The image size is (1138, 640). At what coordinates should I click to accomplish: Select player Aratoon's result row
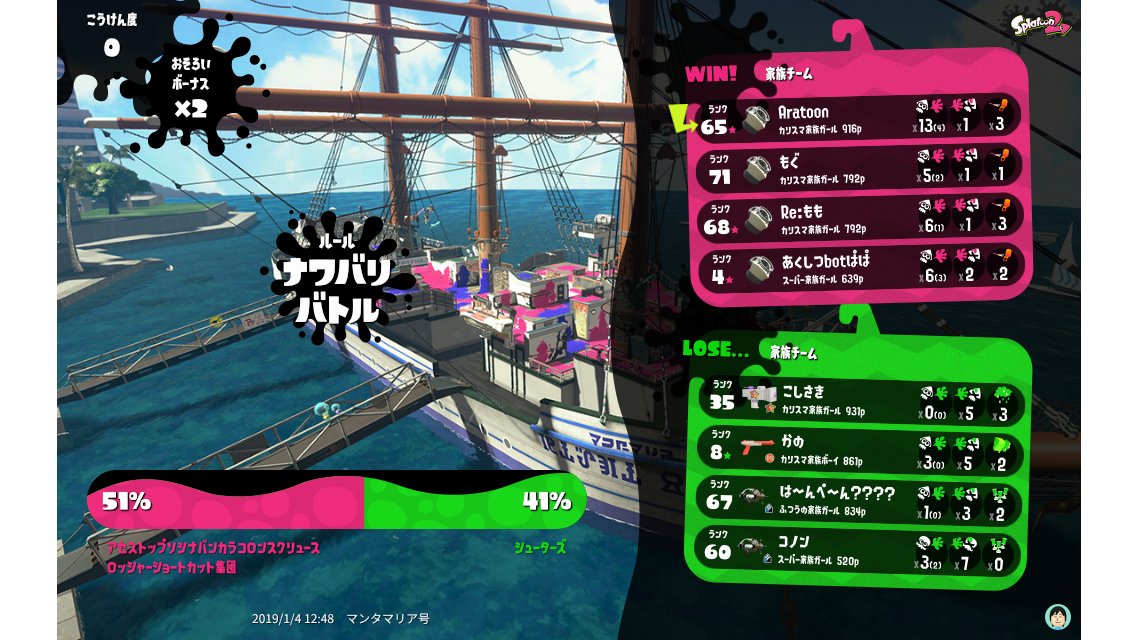[x=860, y=118]
